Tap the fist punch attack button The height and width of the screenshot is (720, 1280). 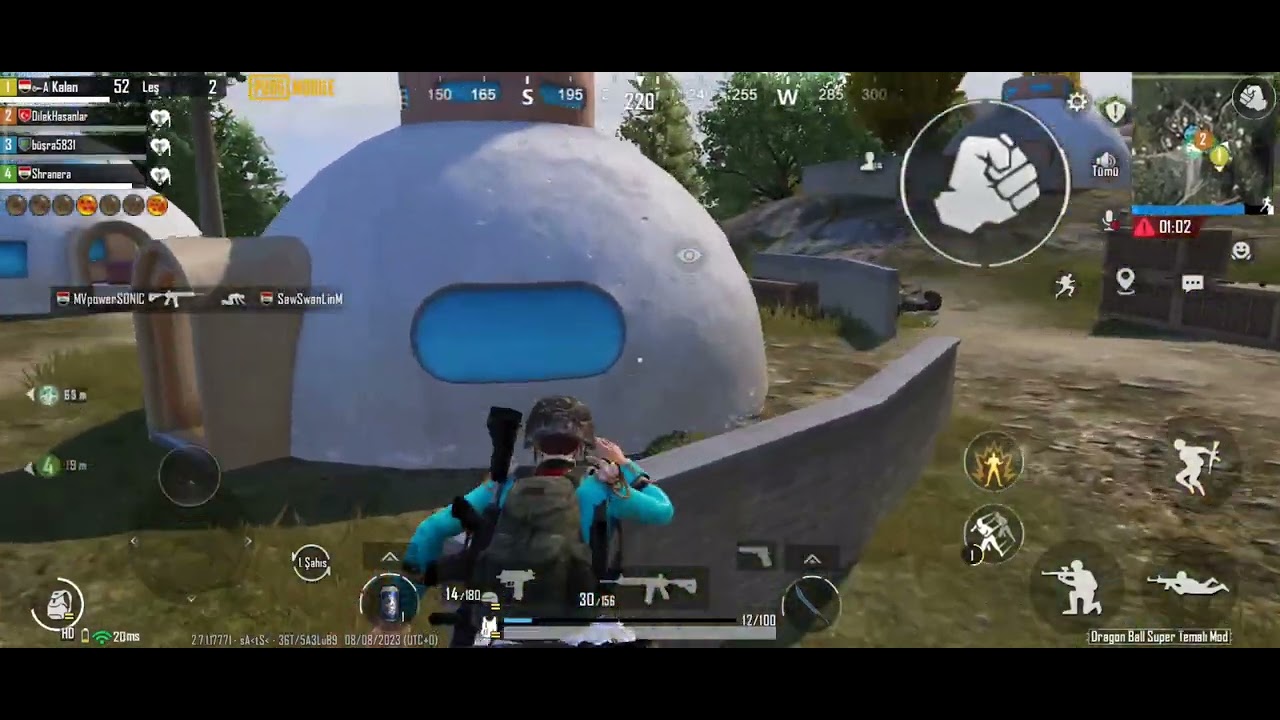click(x=986, y=184)
